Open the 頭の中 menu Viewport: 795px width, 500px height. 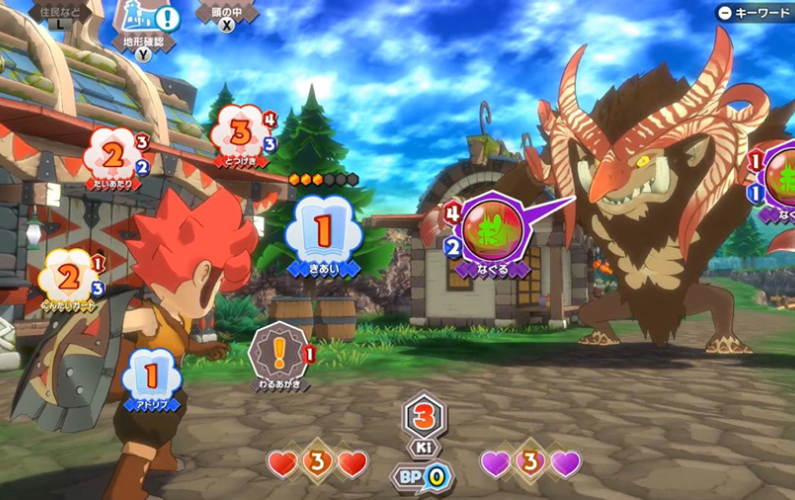pos(227,14)
